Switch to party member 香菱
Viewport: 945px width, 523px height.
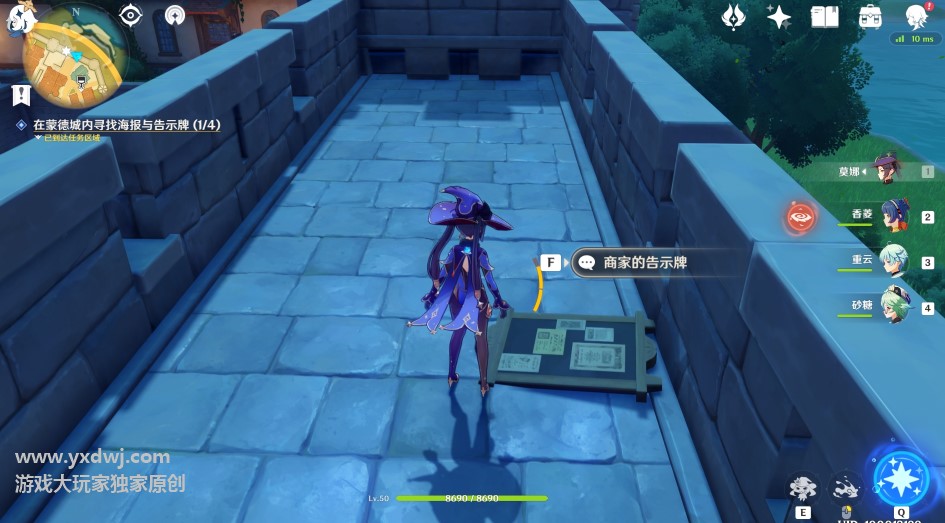tap(894, 215)
